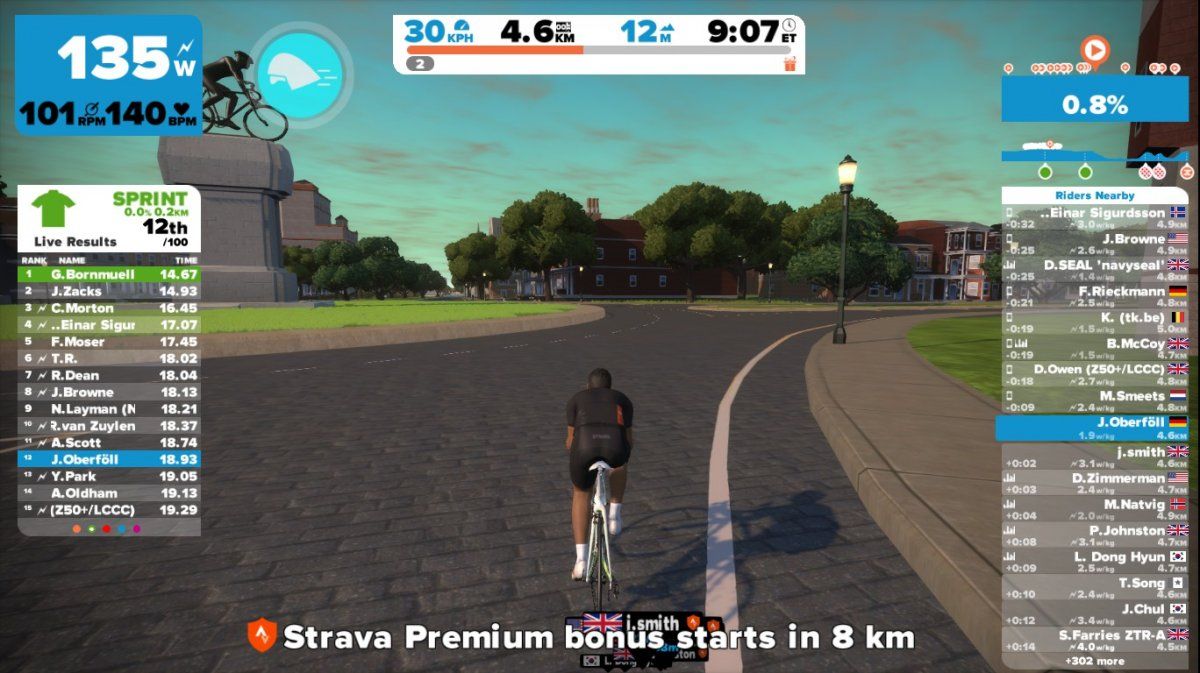This screenshot has width=1200, height=673.
Task: Choose D.Zimmerman from the nearby riders
Action: pos(1095,484)
